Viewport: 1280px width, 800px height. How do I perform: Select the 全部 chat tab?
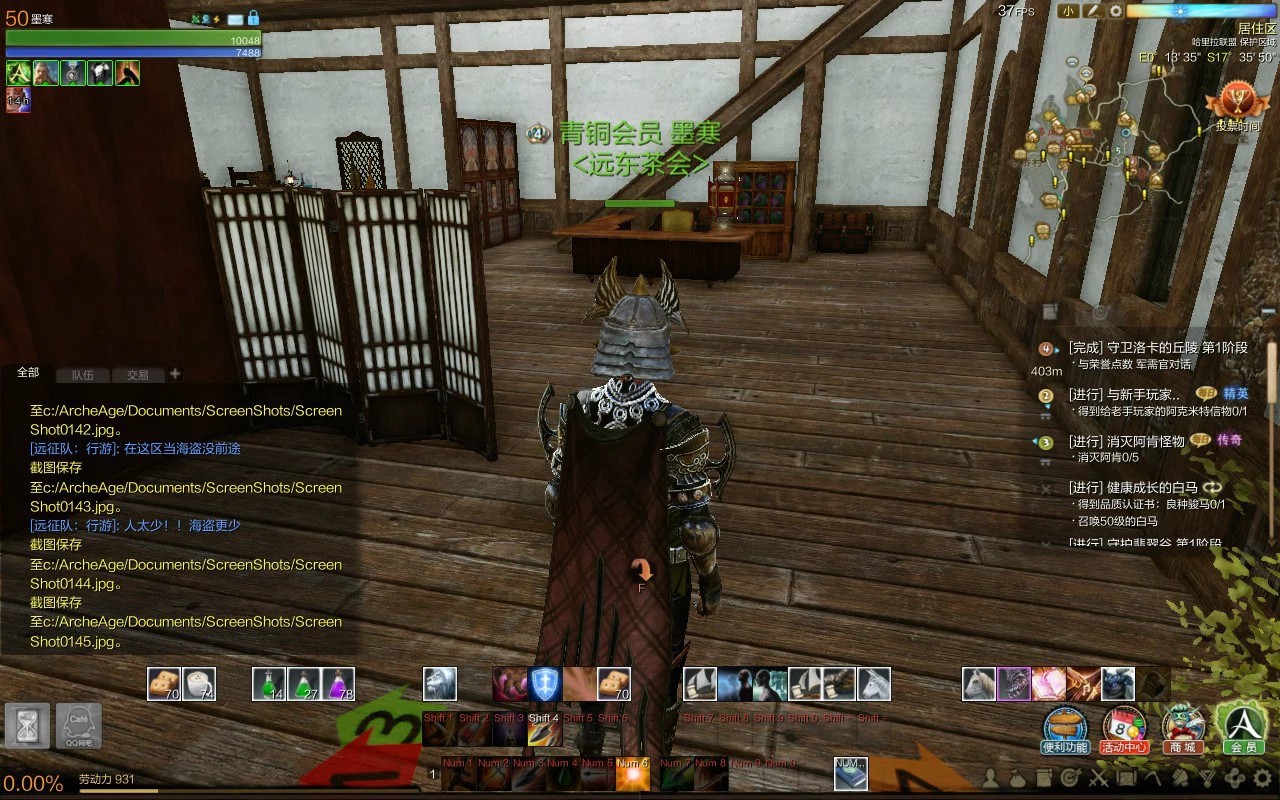28,373
